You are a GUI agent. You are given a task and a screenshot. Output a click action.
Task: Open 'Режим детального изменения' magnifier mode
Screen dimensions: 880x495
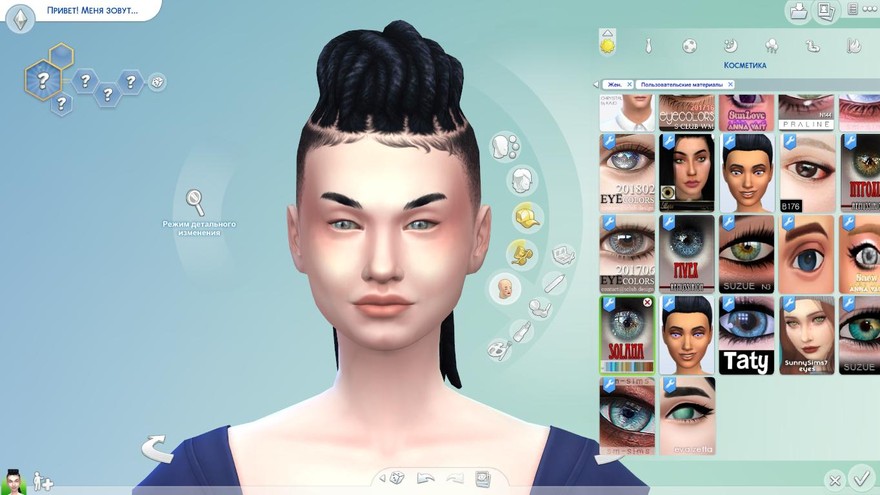pos(196,202)
